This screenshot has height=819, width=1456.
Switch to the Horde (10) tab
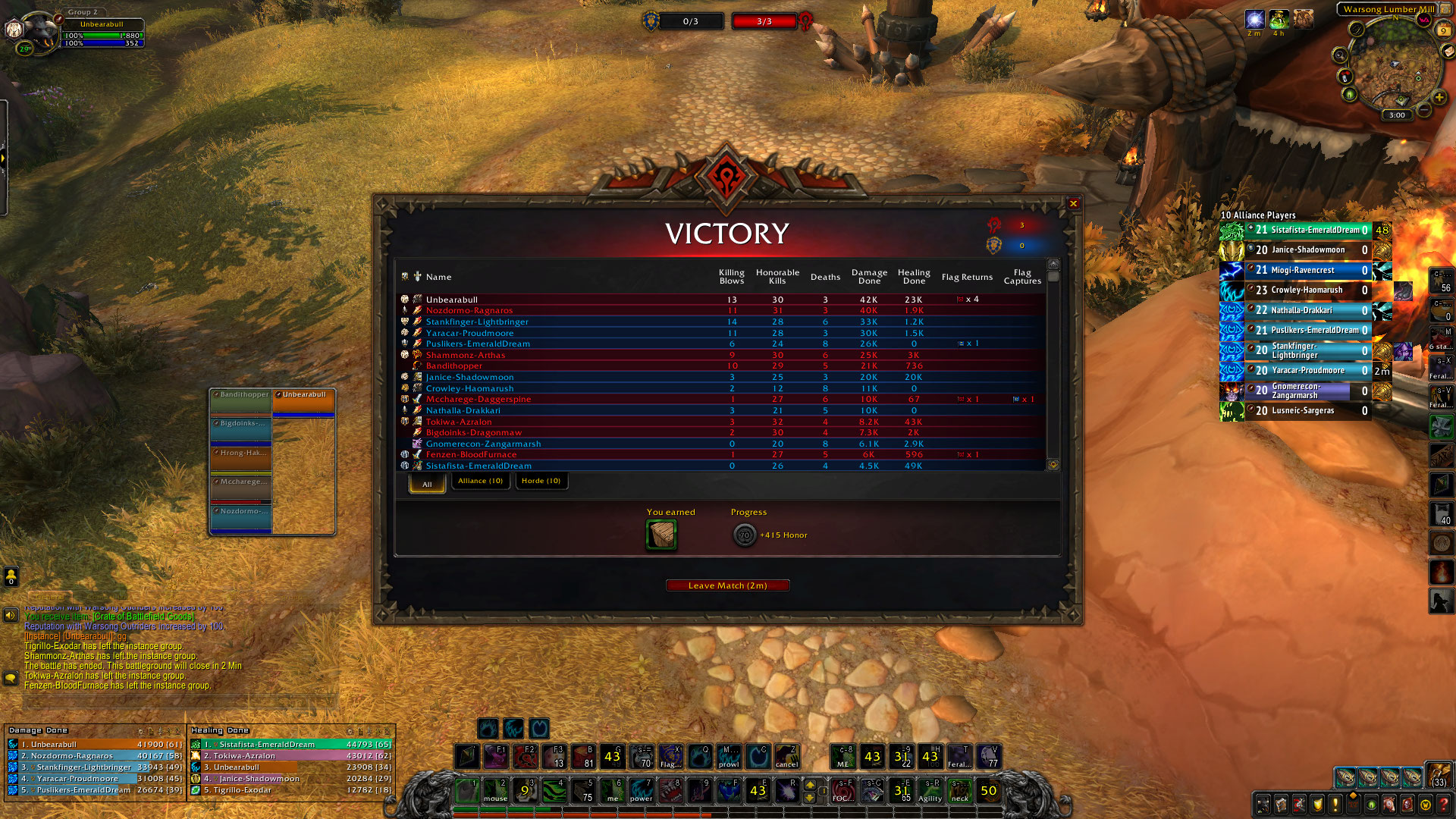click(541, 481)
